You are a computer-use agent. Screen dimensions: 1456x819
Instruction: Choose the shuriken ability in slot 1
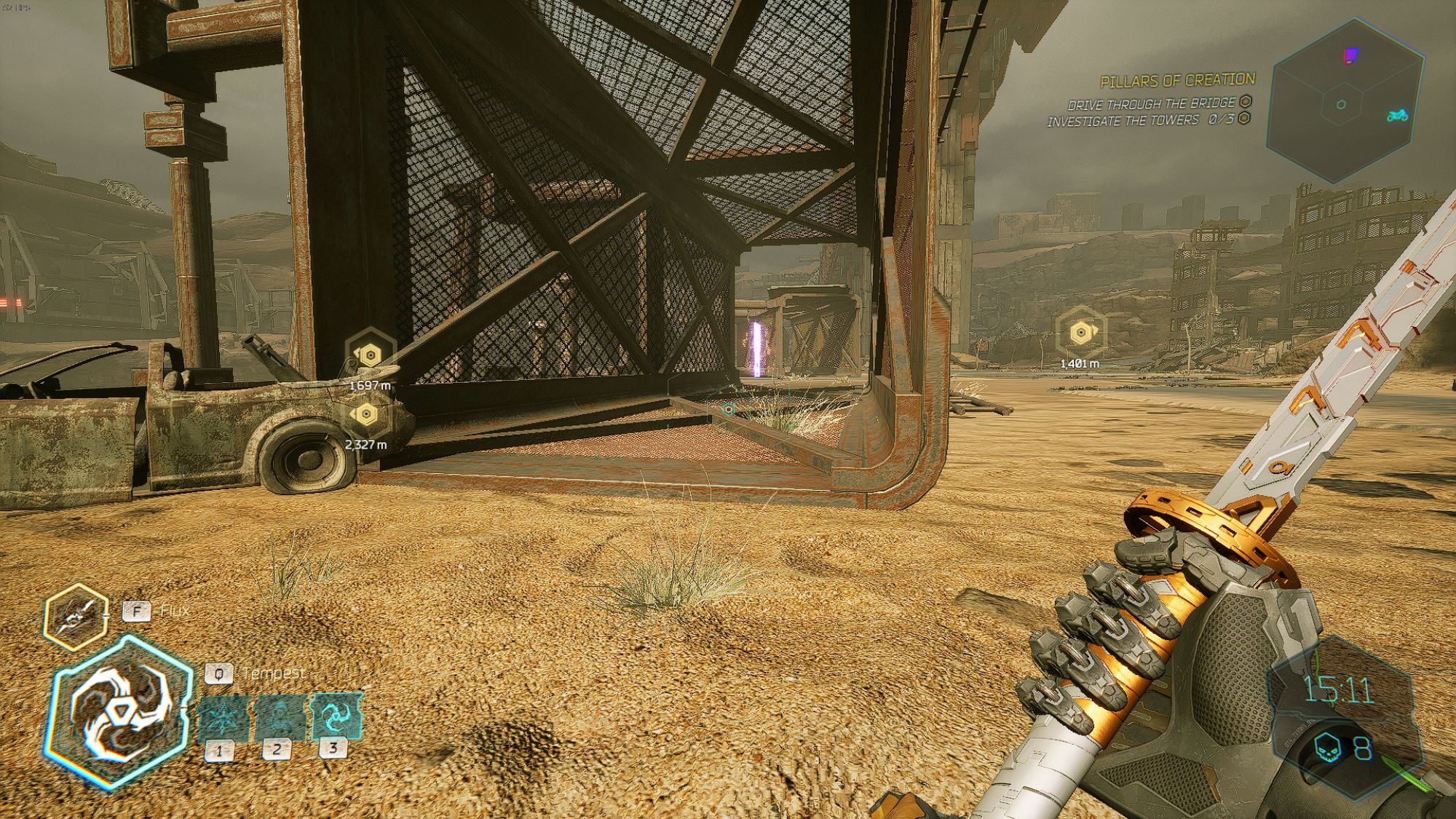(221, 719)
